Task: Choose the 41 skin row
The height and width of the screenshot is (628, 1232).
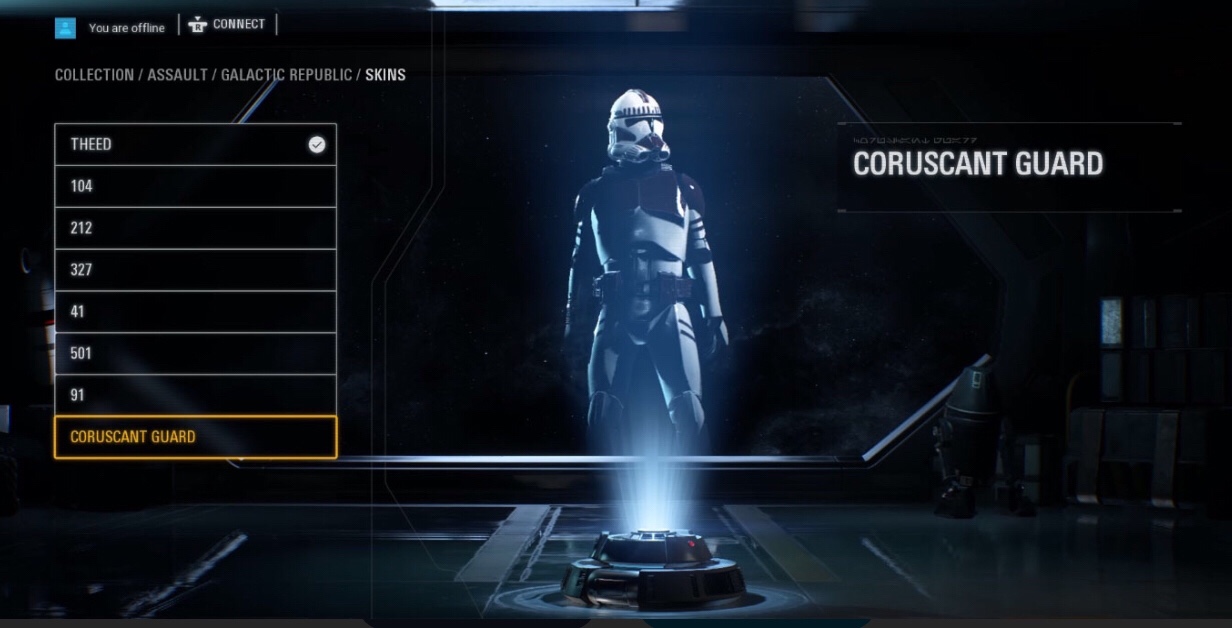Action: click(195, 312)
